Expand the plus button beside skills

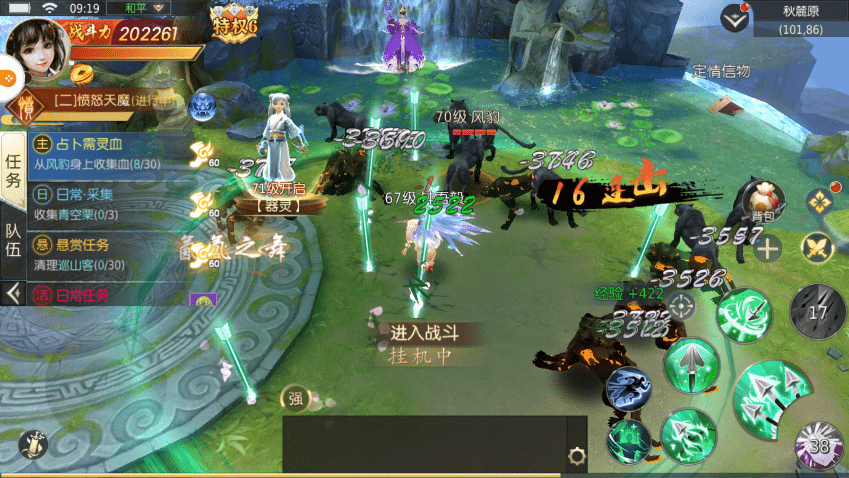(x=768, y=249)
